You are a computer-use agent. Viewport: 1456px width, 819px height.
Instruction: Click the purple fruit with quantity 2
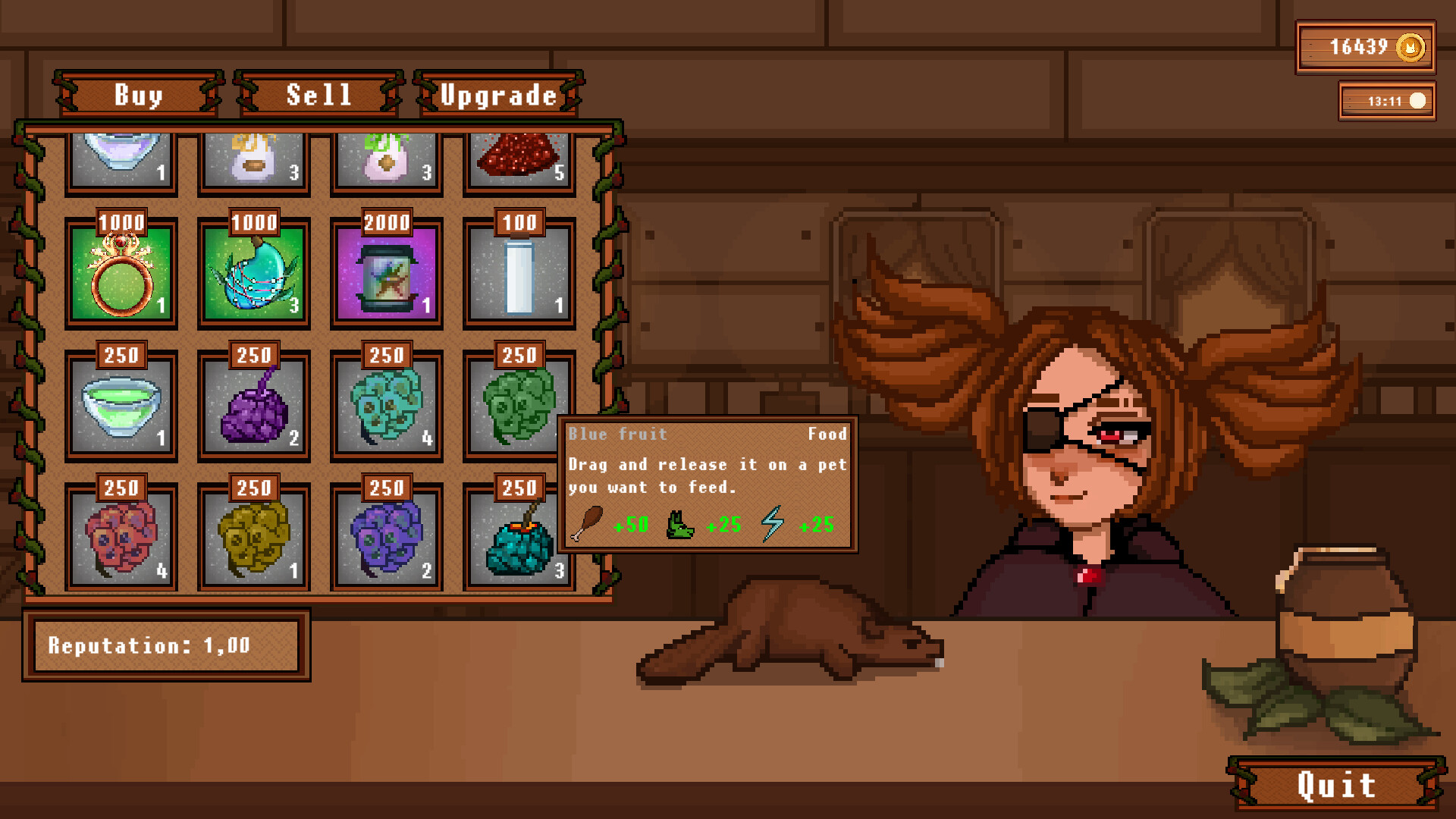click(254, 406)
